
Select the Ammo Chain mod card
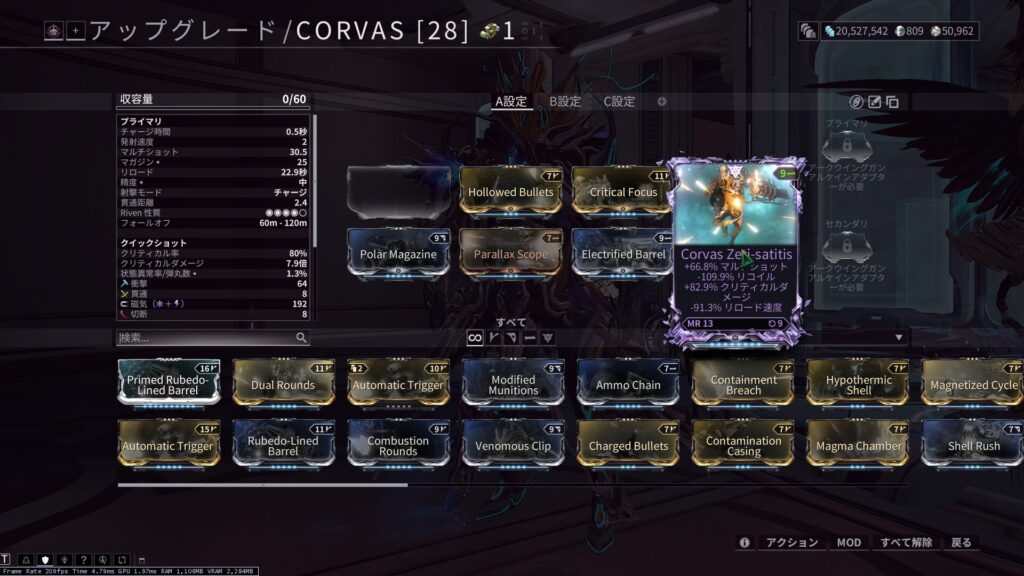click(x=628, y=385)
